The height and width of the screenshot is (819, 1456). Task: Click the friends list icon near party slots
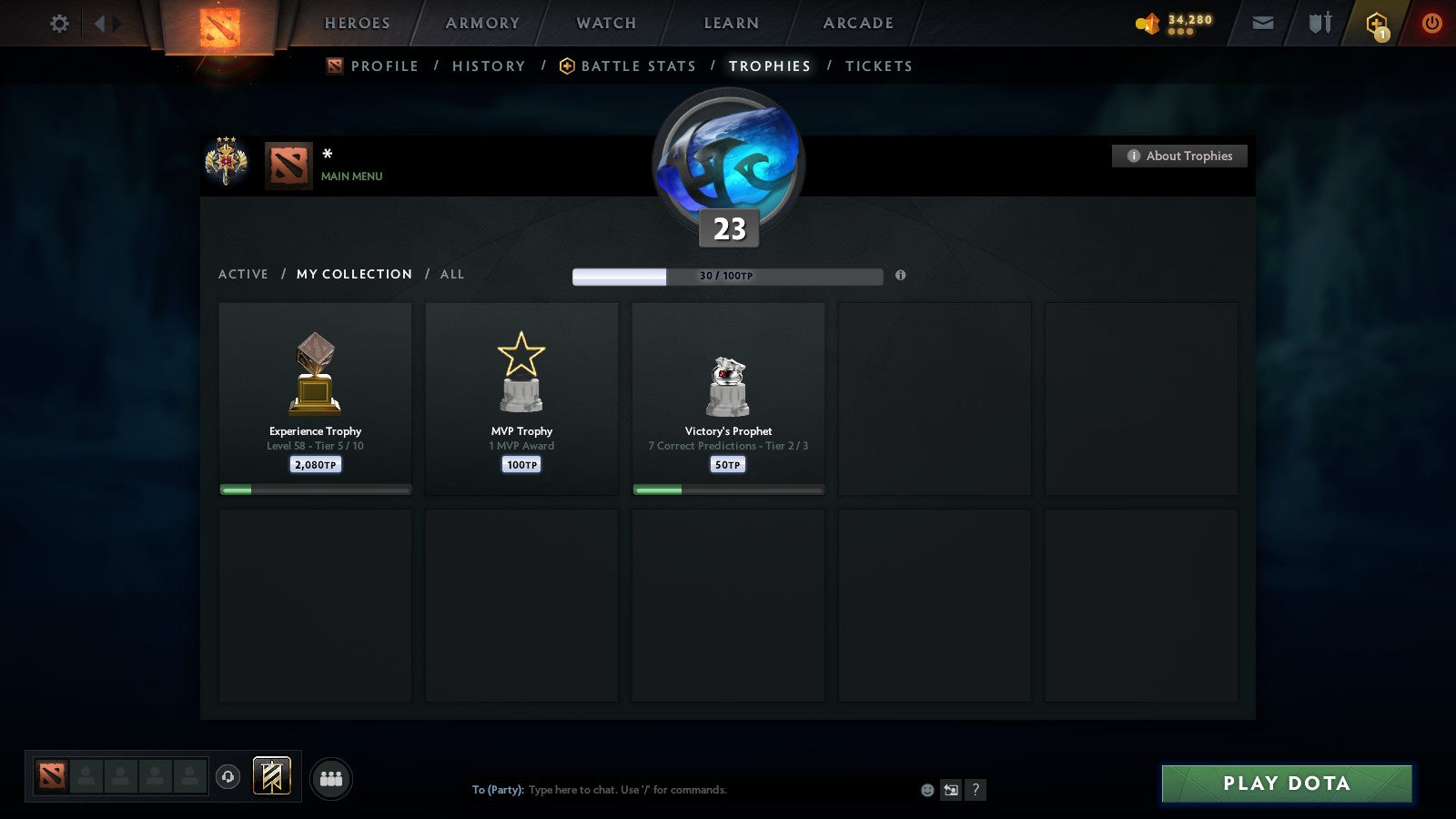point(332,778)
